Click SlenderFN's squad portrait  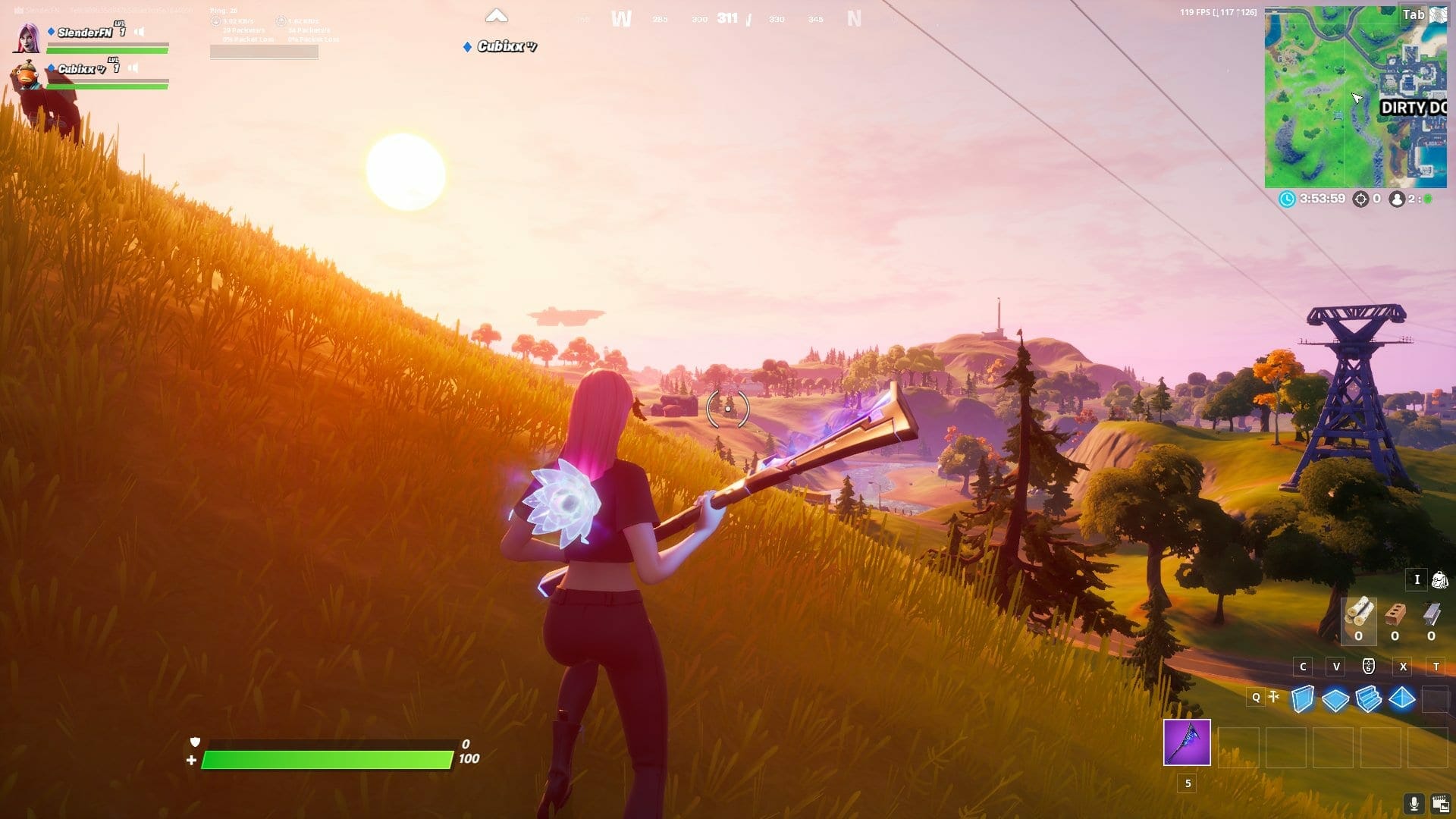(27, 38)
